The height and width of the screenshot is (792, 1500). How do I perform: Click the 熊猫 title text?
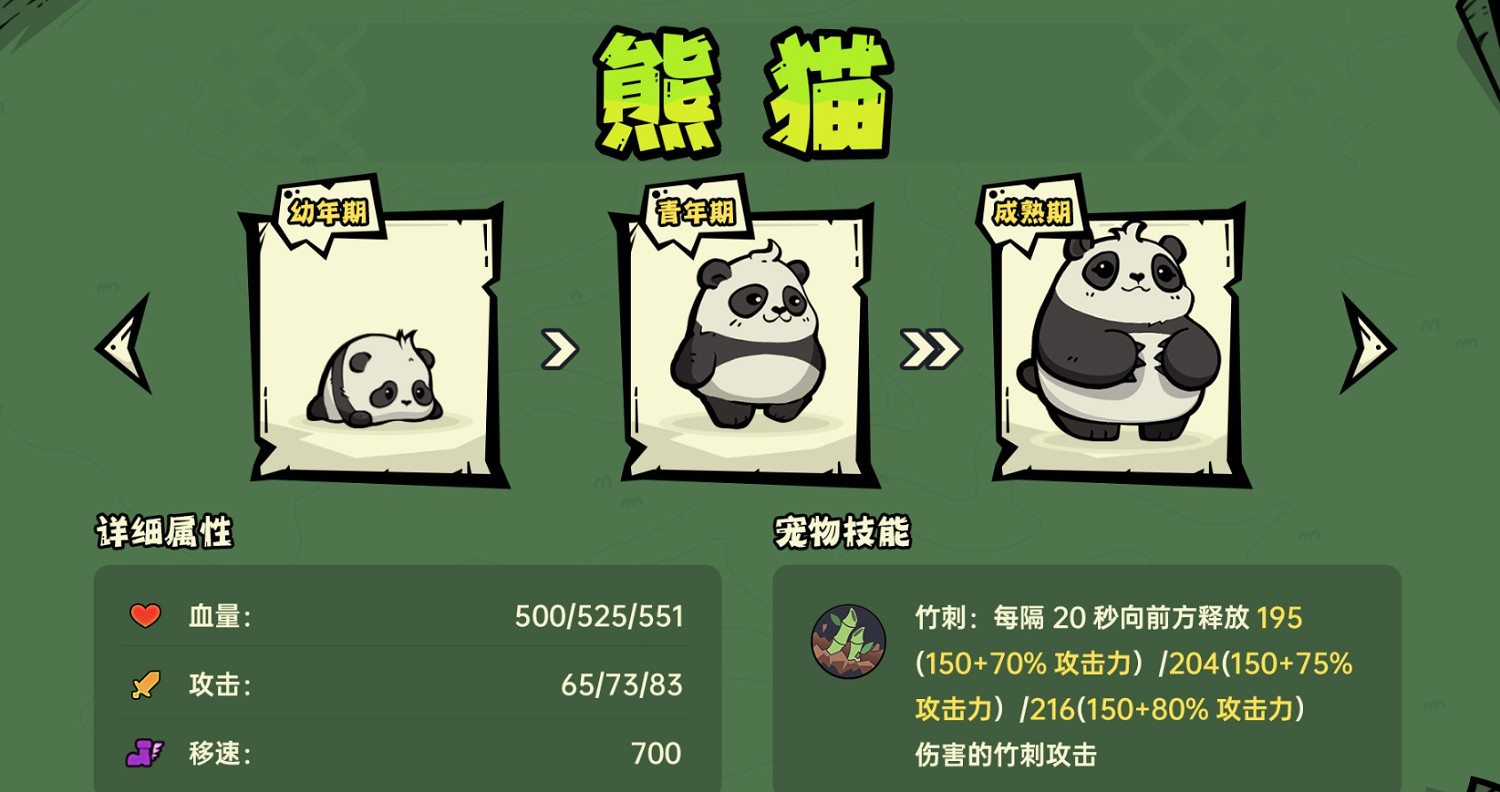pyautogui.click(x=745, y=88)
